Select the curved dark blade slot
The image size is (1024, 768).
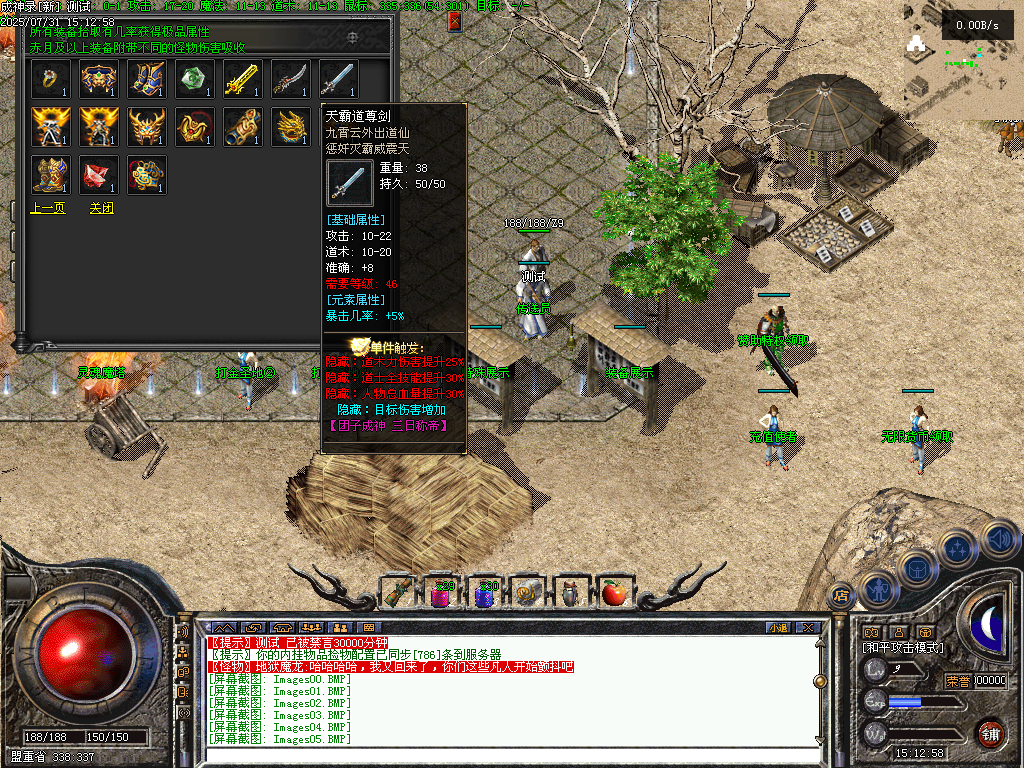point(290,79)
